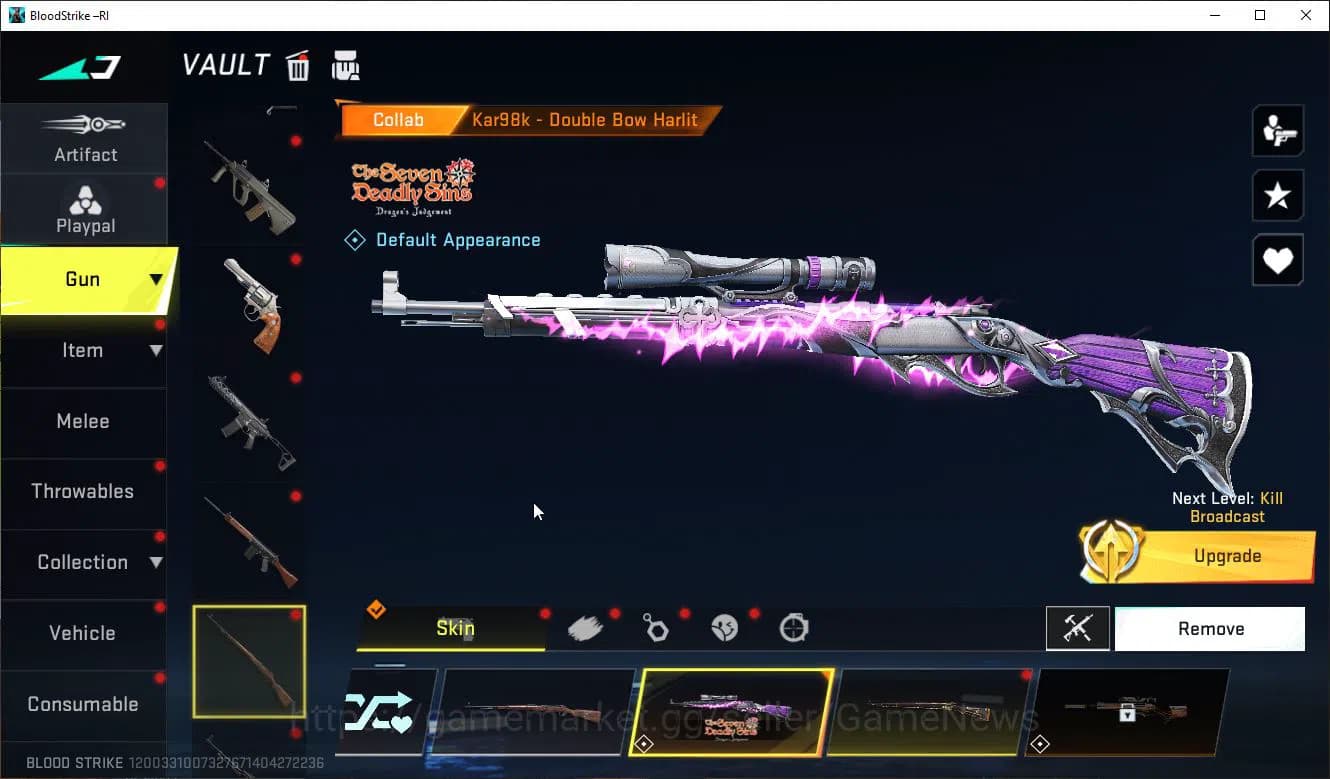Click the Remove button
The image size is (1330, 779).
tap(1210, 629)
